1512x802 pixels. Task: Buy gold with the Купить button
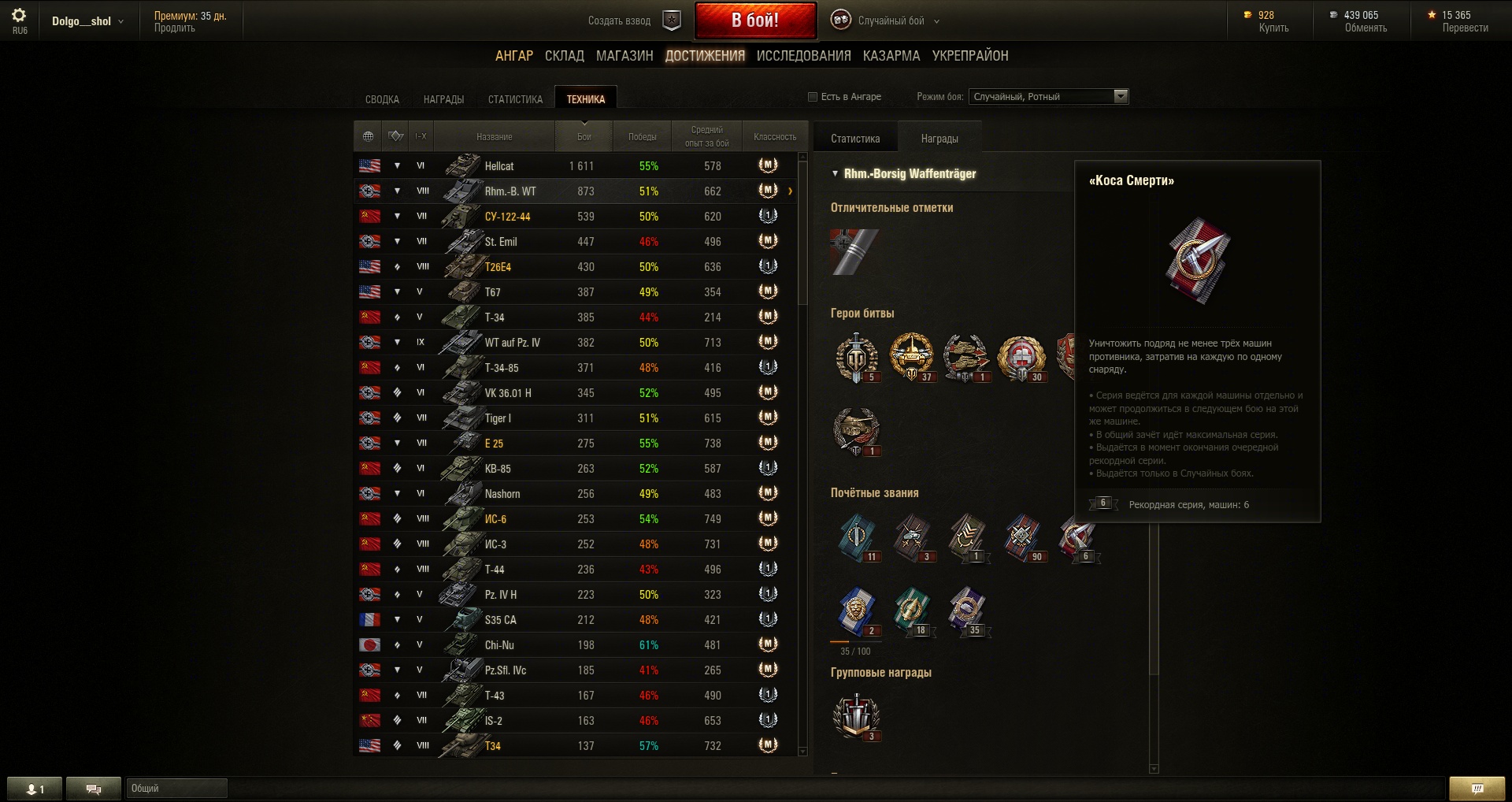tap(1273, 28)
